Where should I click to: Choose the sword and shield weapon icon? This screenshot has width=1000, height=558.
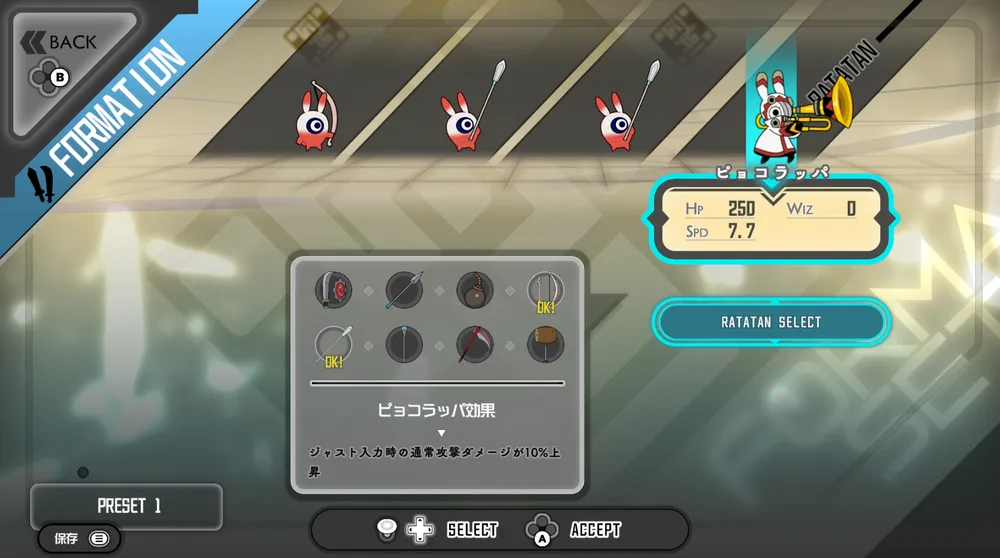(333, 290)
